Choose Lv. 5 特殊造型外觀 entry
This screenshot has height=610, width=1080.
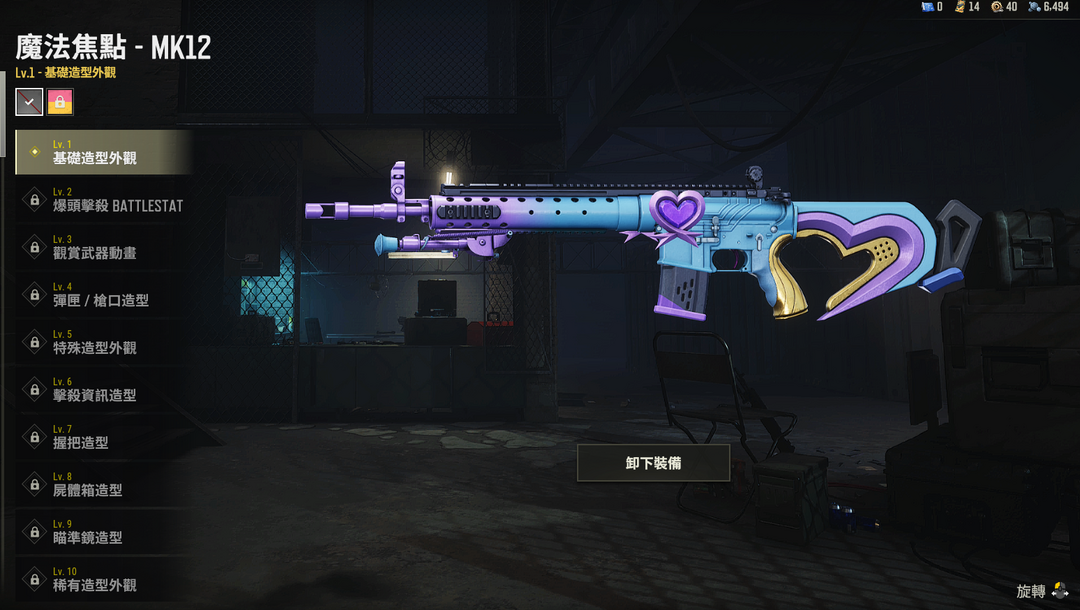pyautogui.click(x=103, y=342)
